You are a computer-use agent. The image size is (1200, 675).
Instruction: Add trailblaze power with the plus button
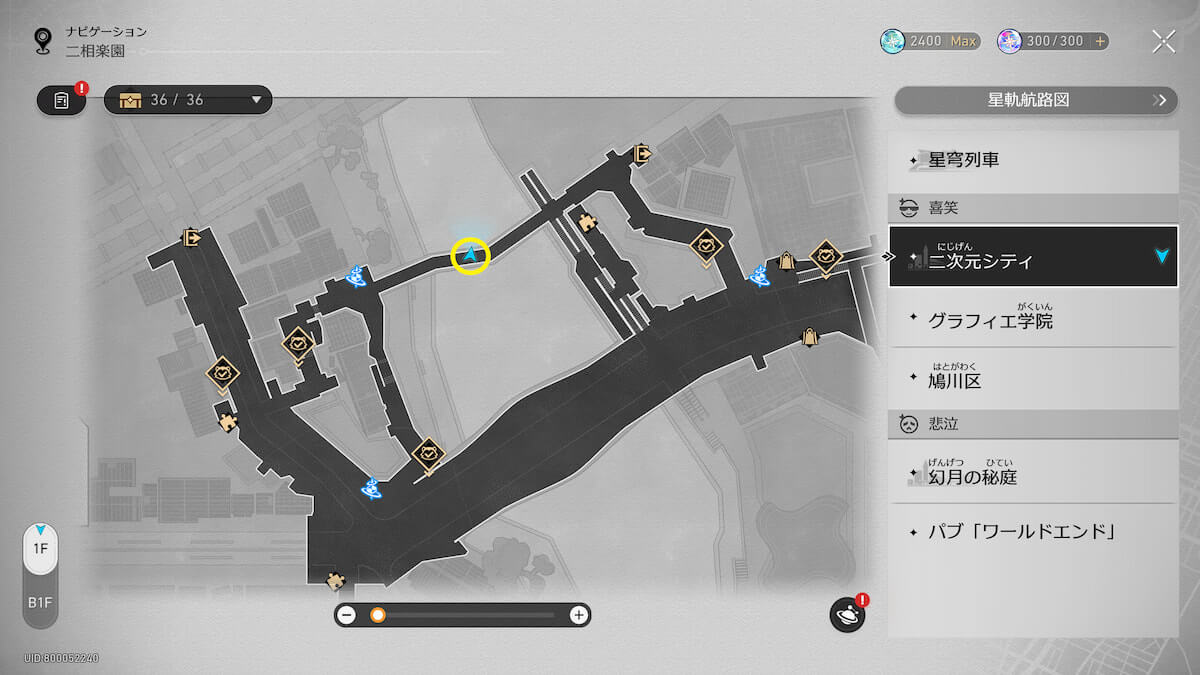click(x=1100, y=41)
